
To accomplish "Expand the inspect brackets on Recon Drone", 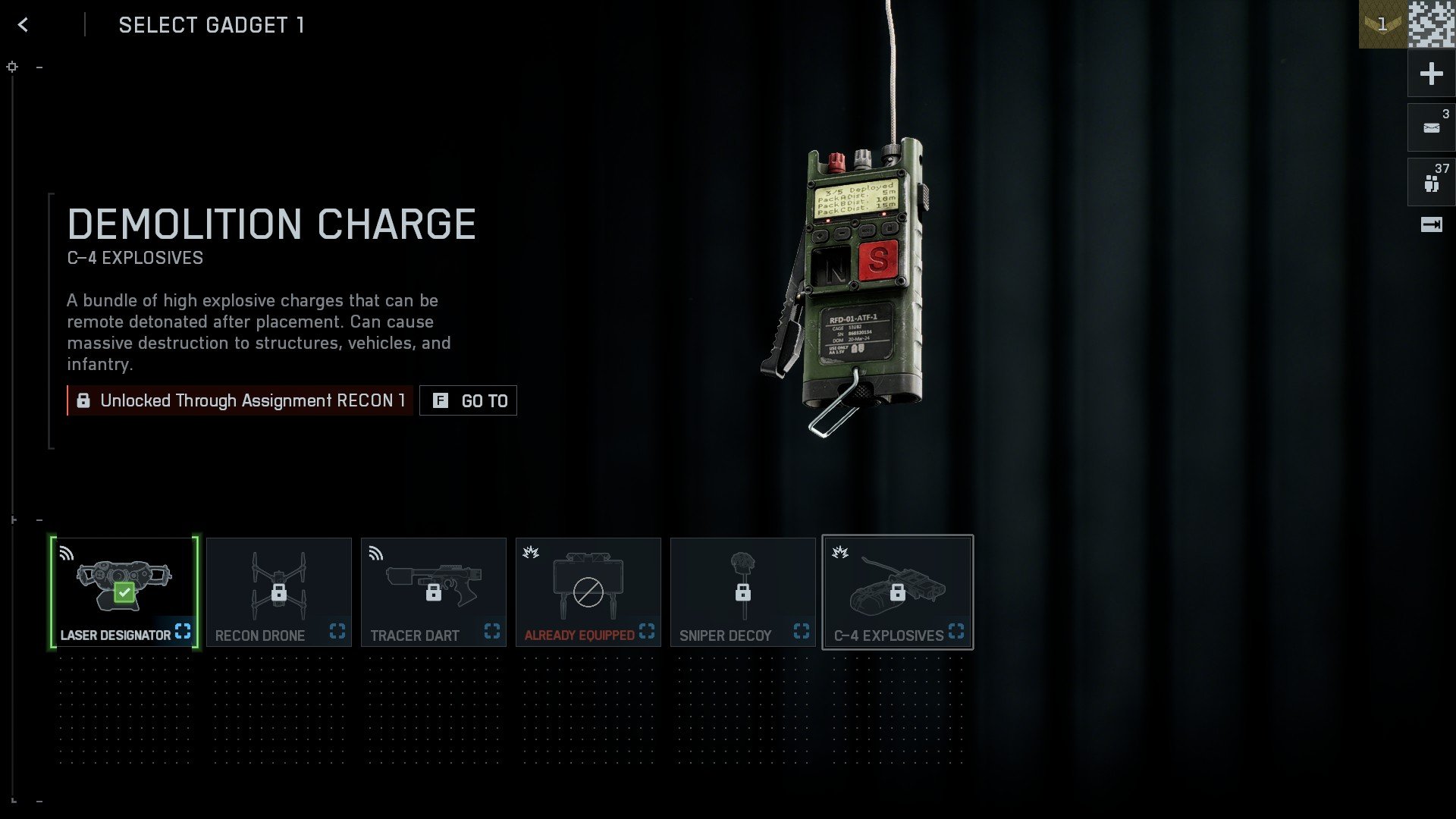I will tap(337, 630).
